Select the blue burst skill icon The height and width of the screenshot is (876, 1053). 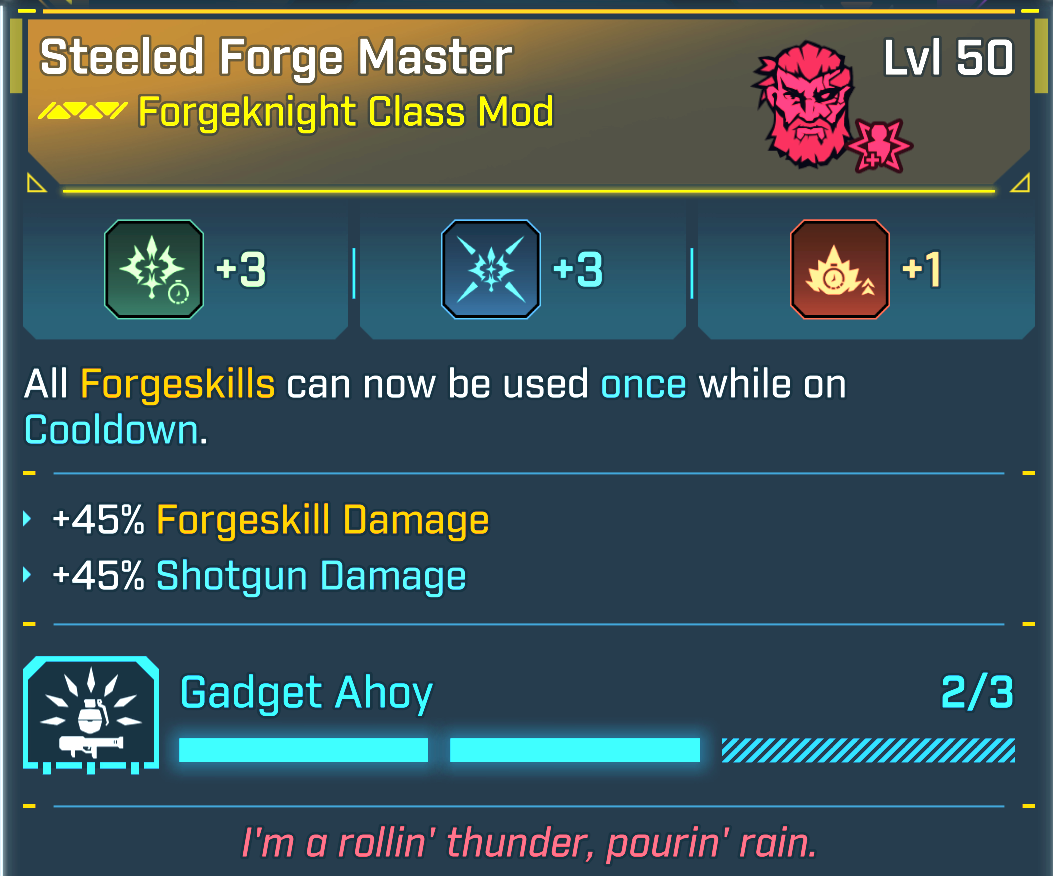[x=491, y=269]
